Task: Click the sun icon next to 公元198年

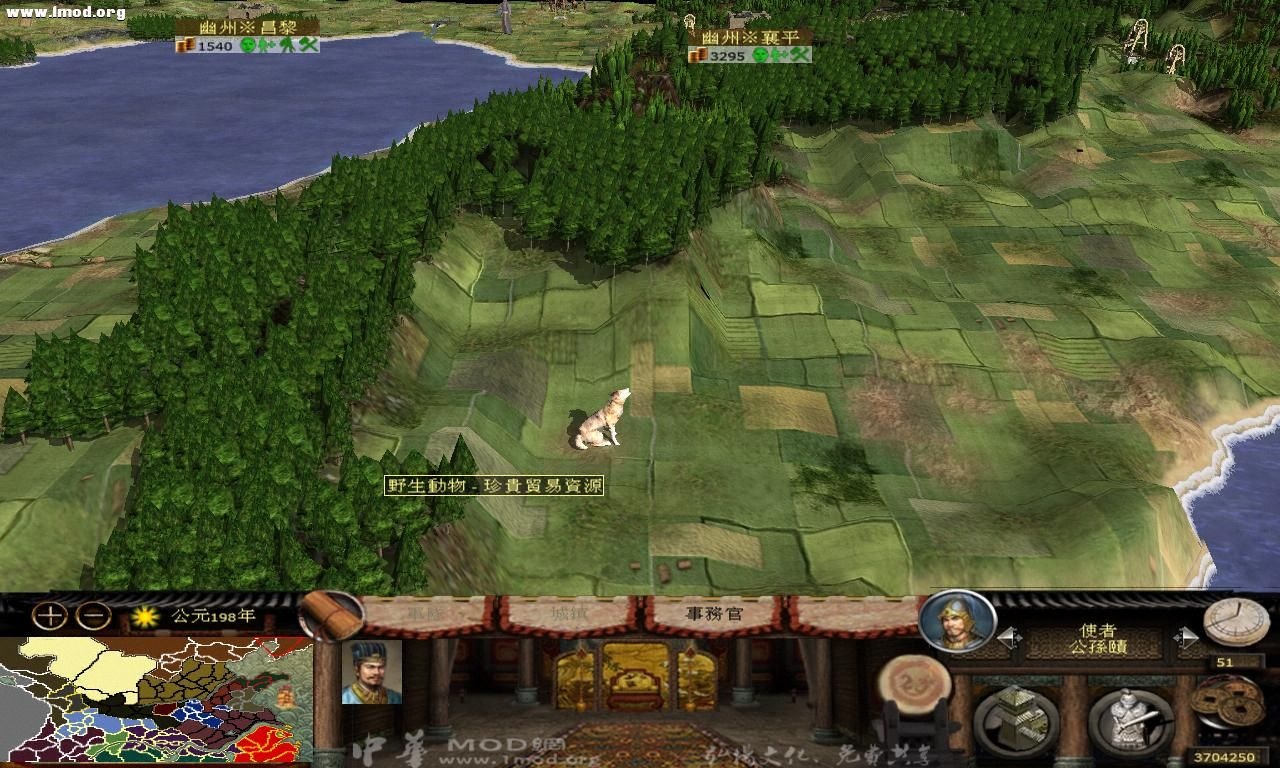Action: click(145, 617)
